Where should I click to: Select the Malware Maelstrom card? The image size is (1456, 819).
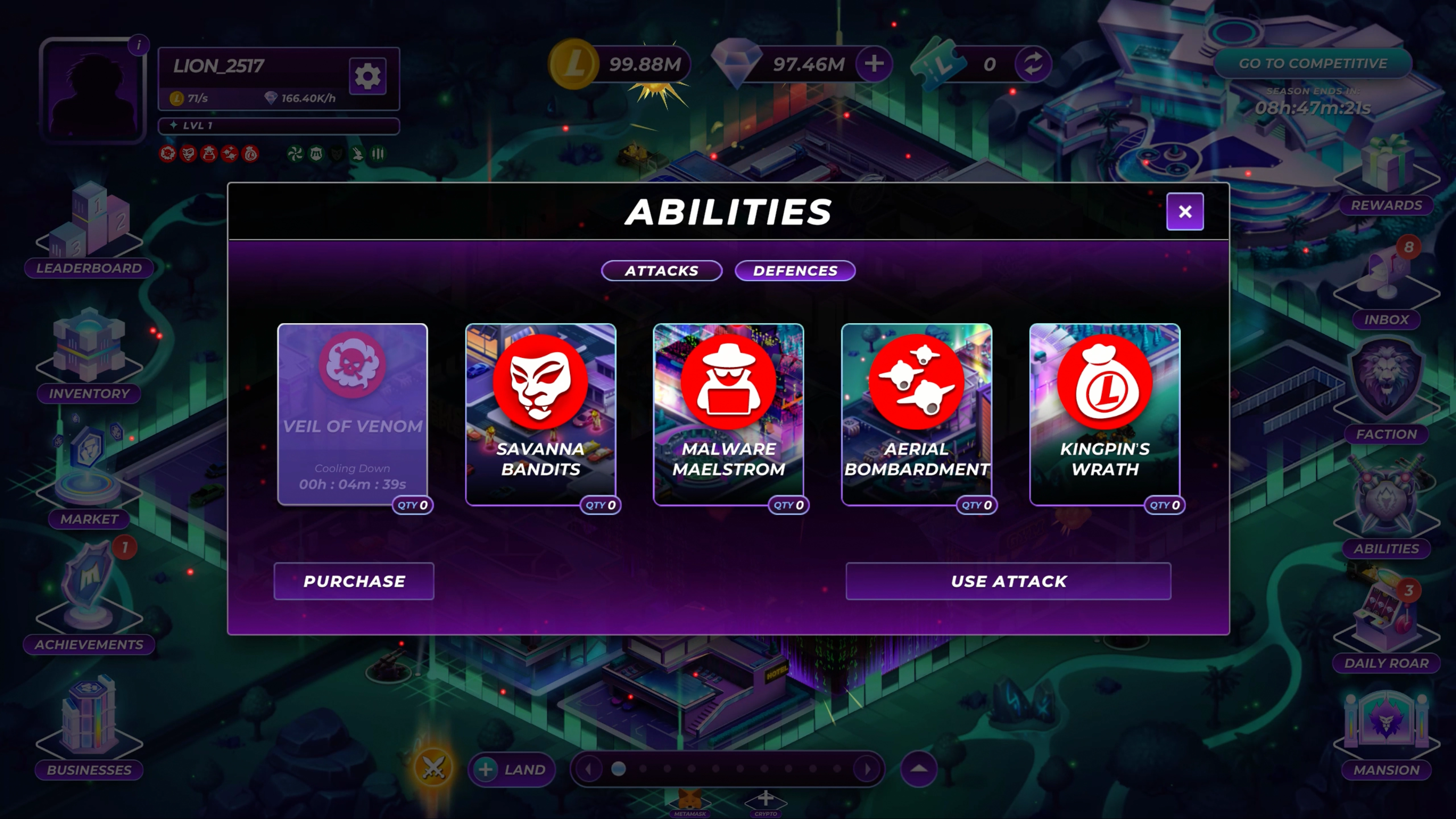(x=728, y=414)
